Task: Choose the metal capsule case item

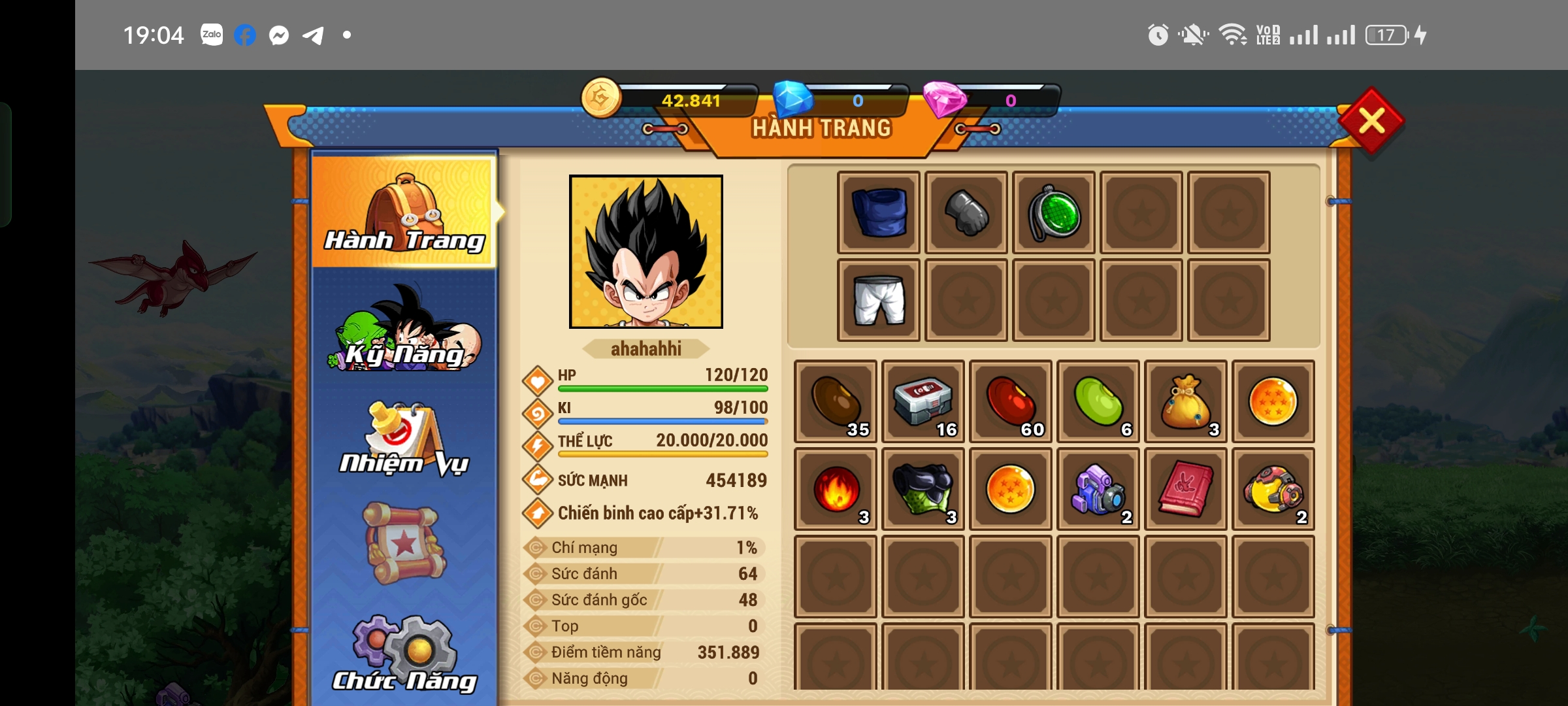Action: tap(923, 401)
